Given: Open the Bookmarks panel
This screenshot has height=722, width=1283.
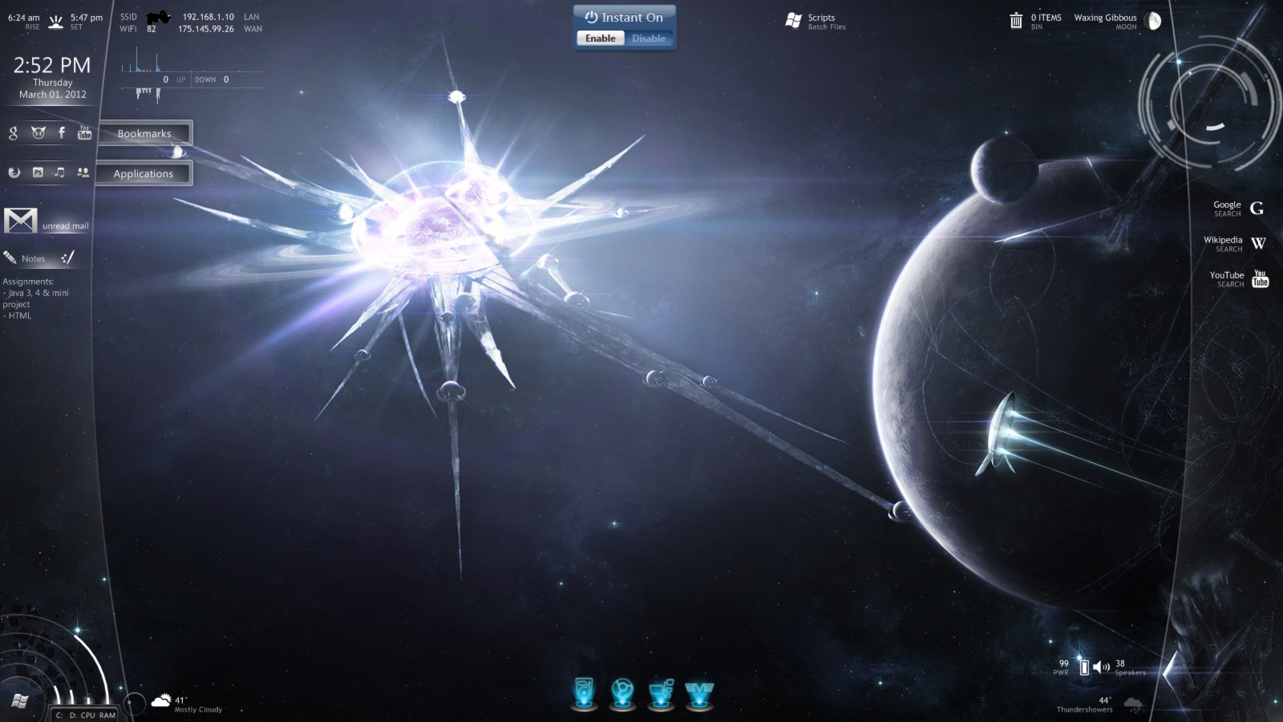Looking at the screenshot, I should (x=144, y=134).
